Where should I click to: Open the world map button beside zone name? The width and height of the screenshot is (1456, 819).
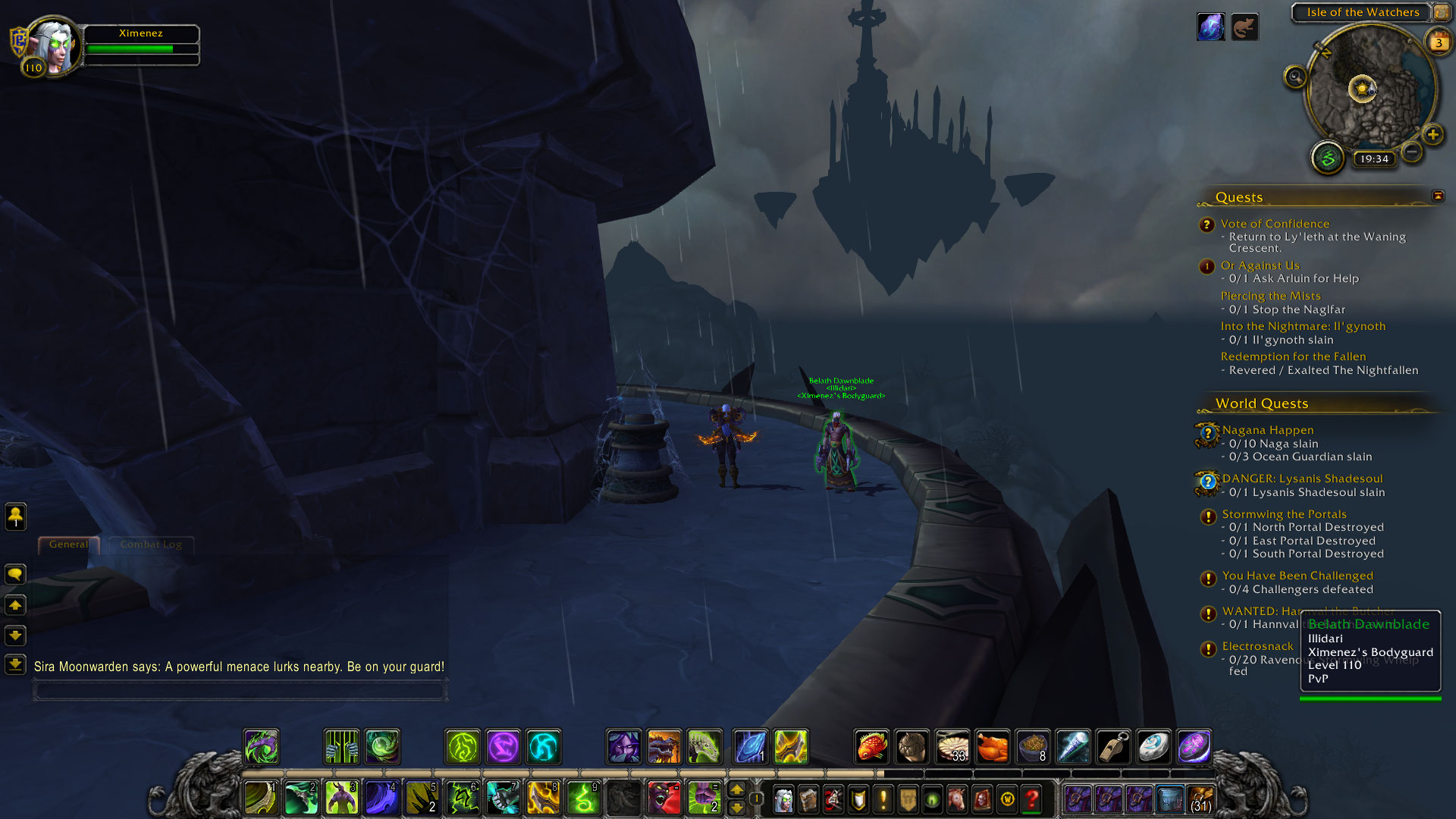pyautogui.click(x=1441, y=12)
